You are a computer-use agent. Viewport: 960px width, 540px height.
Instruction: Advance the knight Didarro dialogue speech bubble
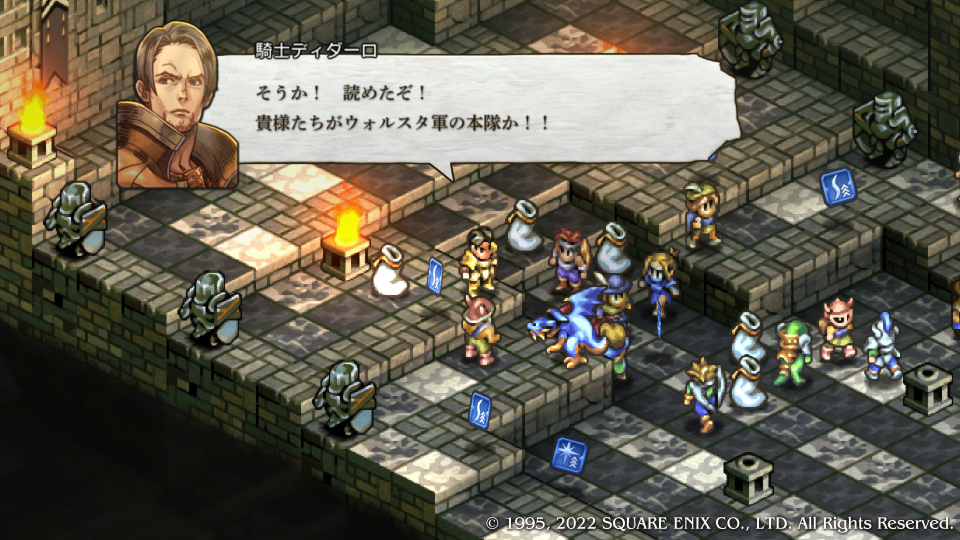470,110
